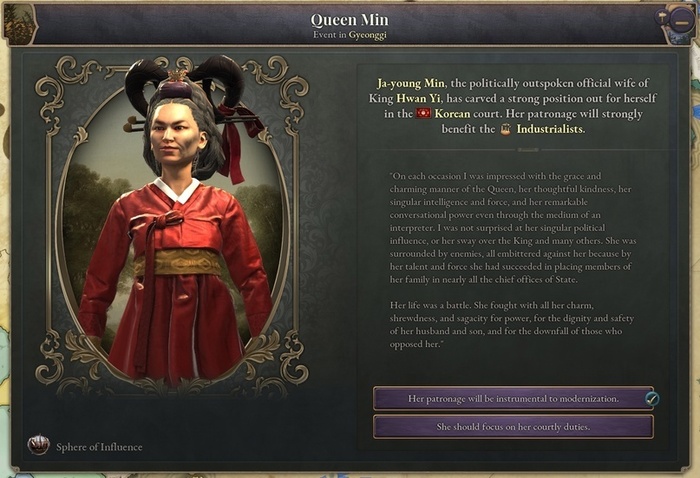The width and height of the screenshot is (700, 478).
Task: Minimize the Queen Min event window
Action: point(682,21)
